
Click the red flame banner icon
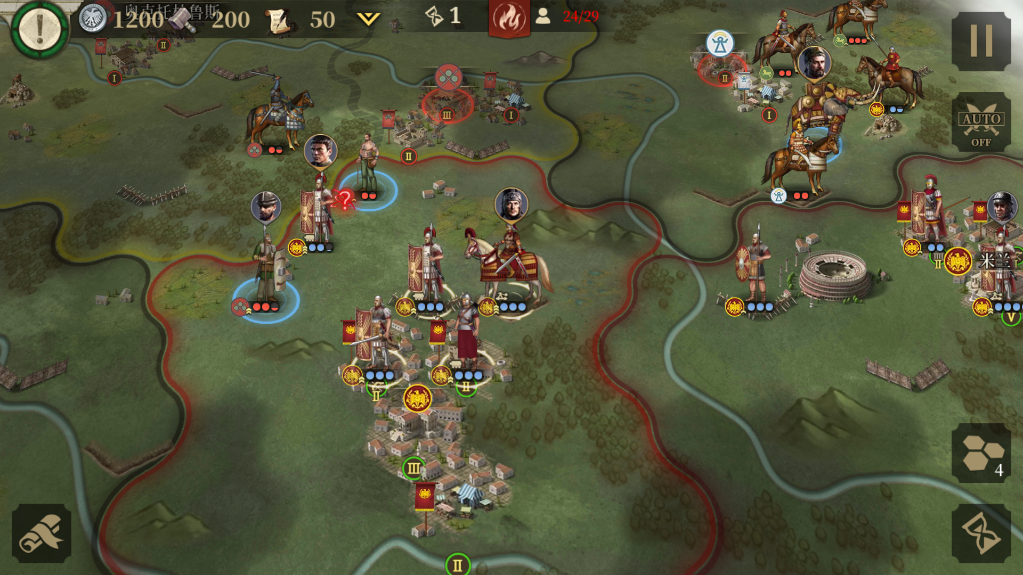[509, 18]
